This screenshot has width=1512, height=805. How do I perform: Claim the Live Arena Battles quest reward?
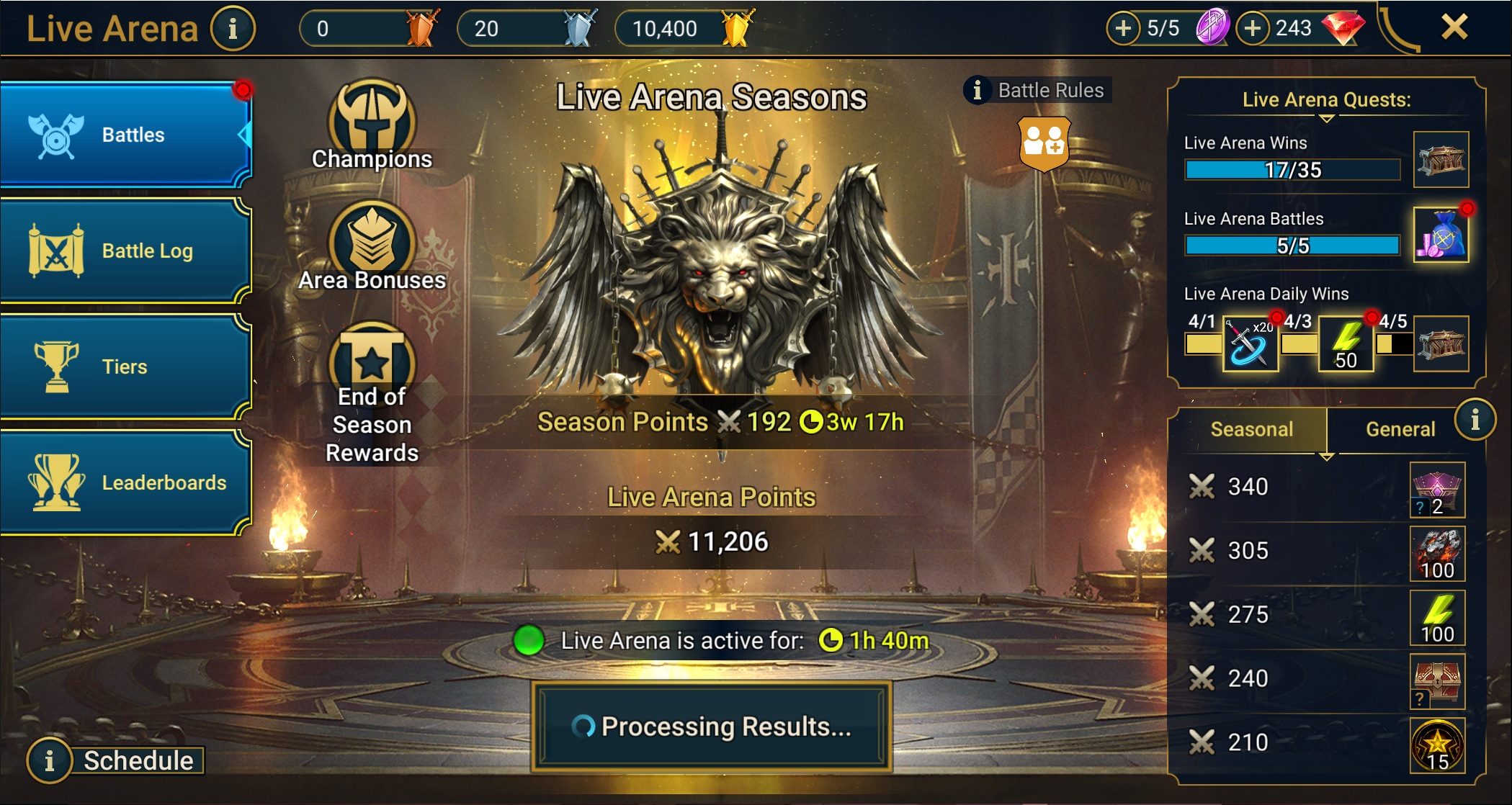coord(1441,235)
